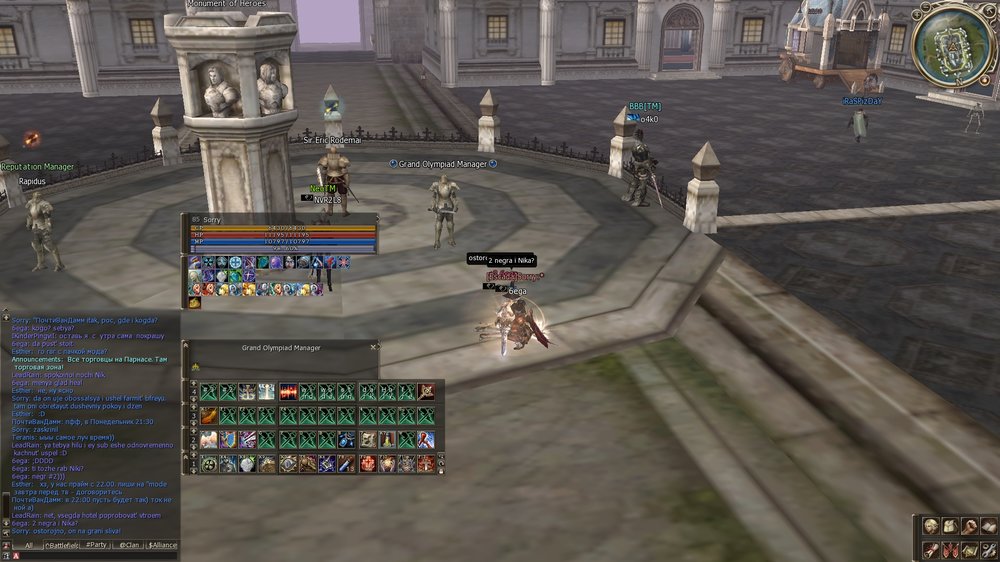Open the skills book icon
Screen dimensions: 1000x562
pos(988,526)
